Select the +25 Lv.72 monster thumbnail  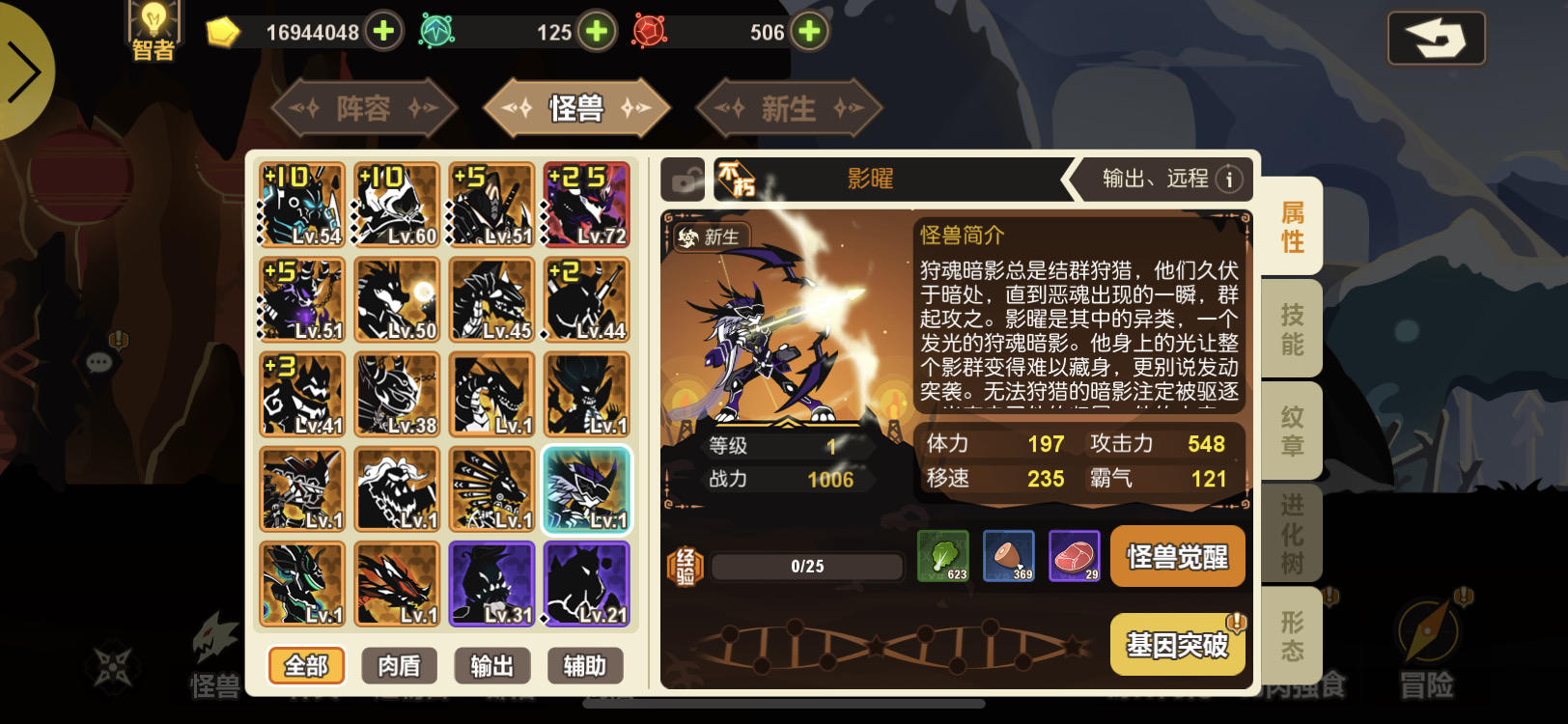[585, 204]
